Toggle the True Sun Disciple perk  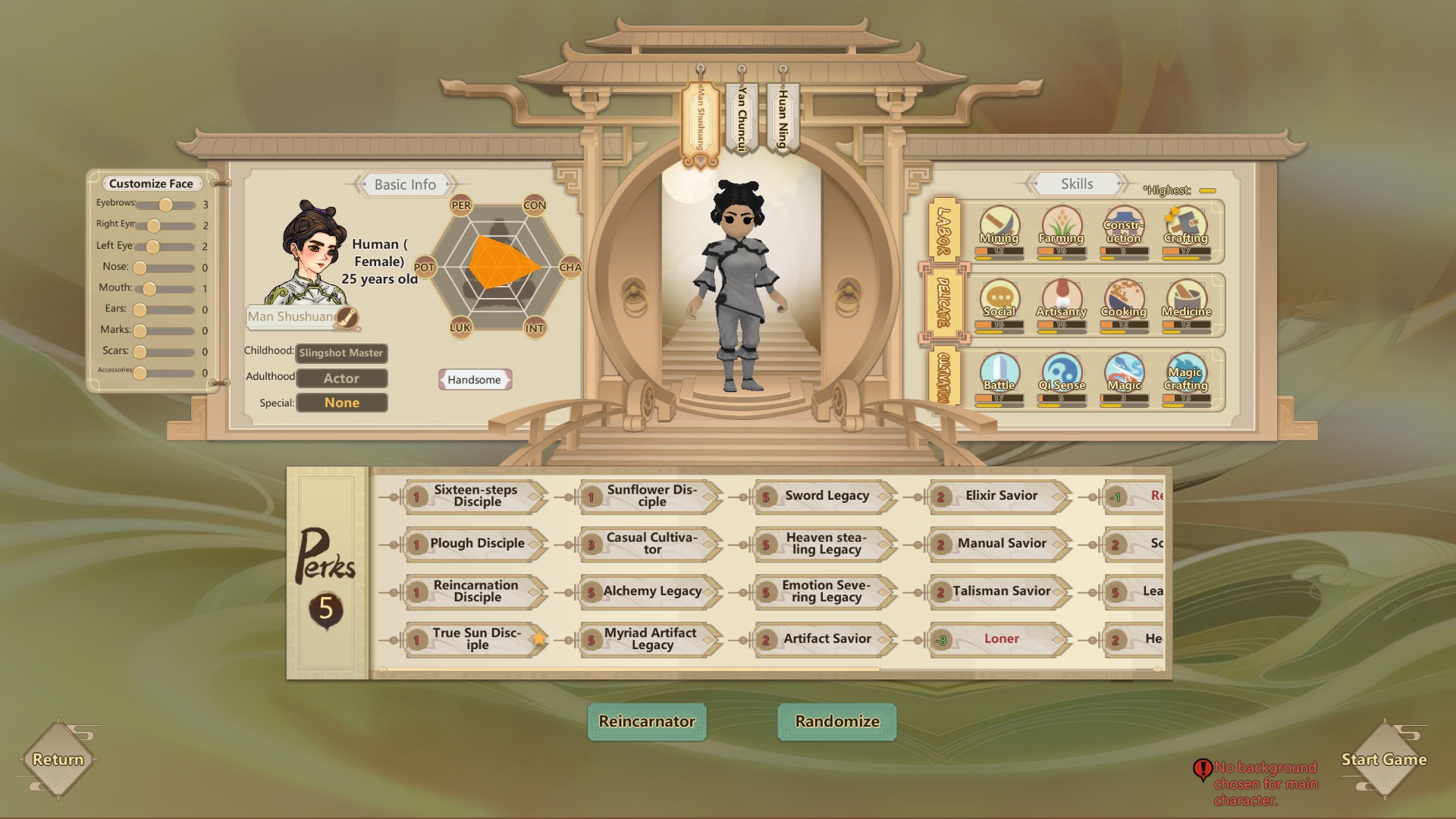(472, 639)
